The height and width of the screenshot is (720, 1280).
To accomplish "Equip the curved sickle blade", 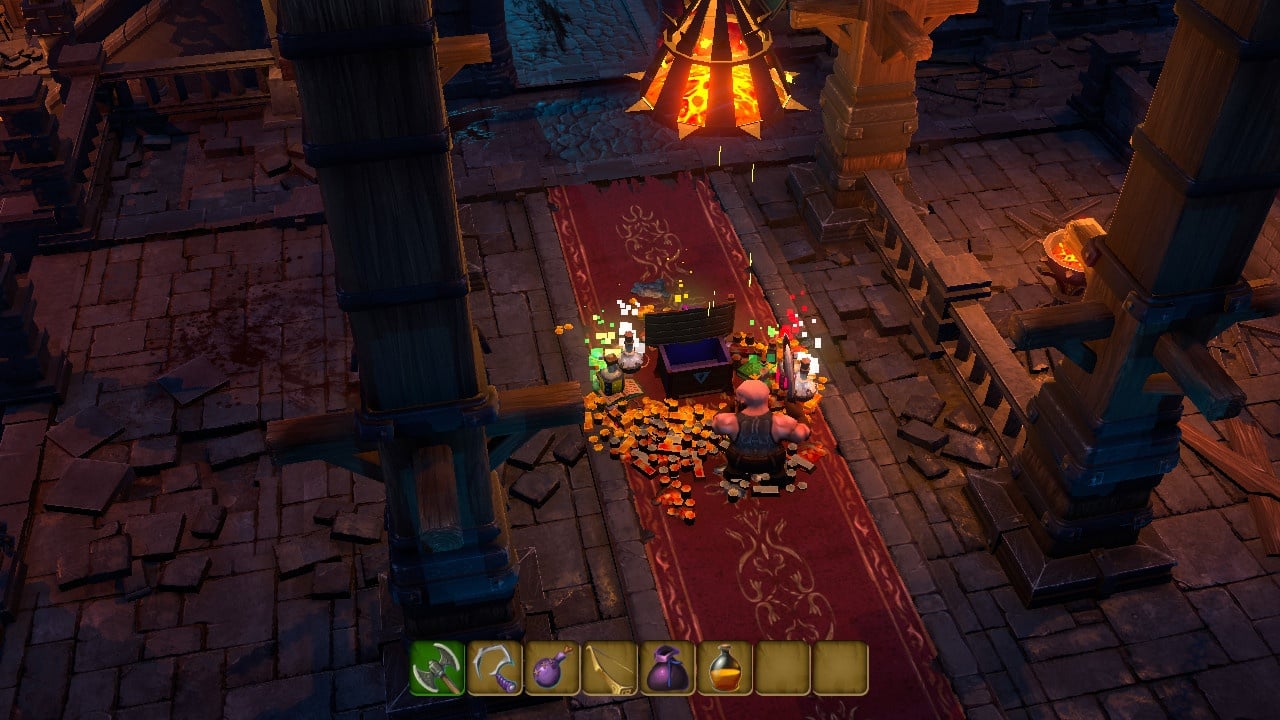I will [x=495, y=668].
